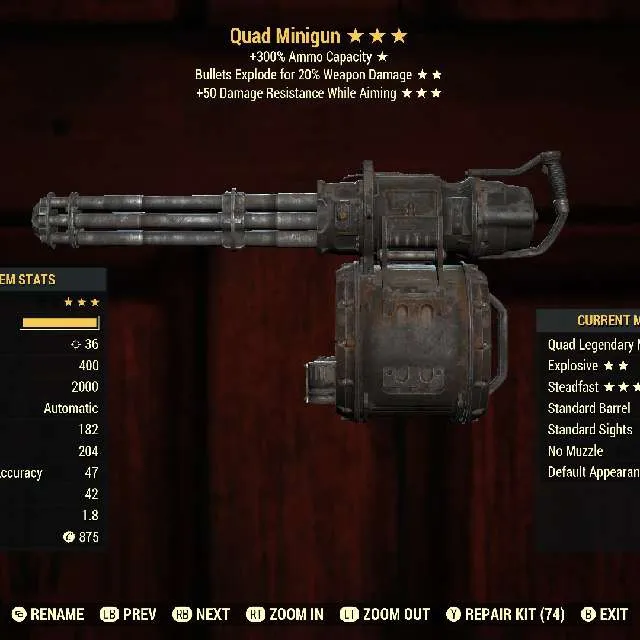Choose Zoom In on the minigun
The image size is (640, 640).
point(285,614)
